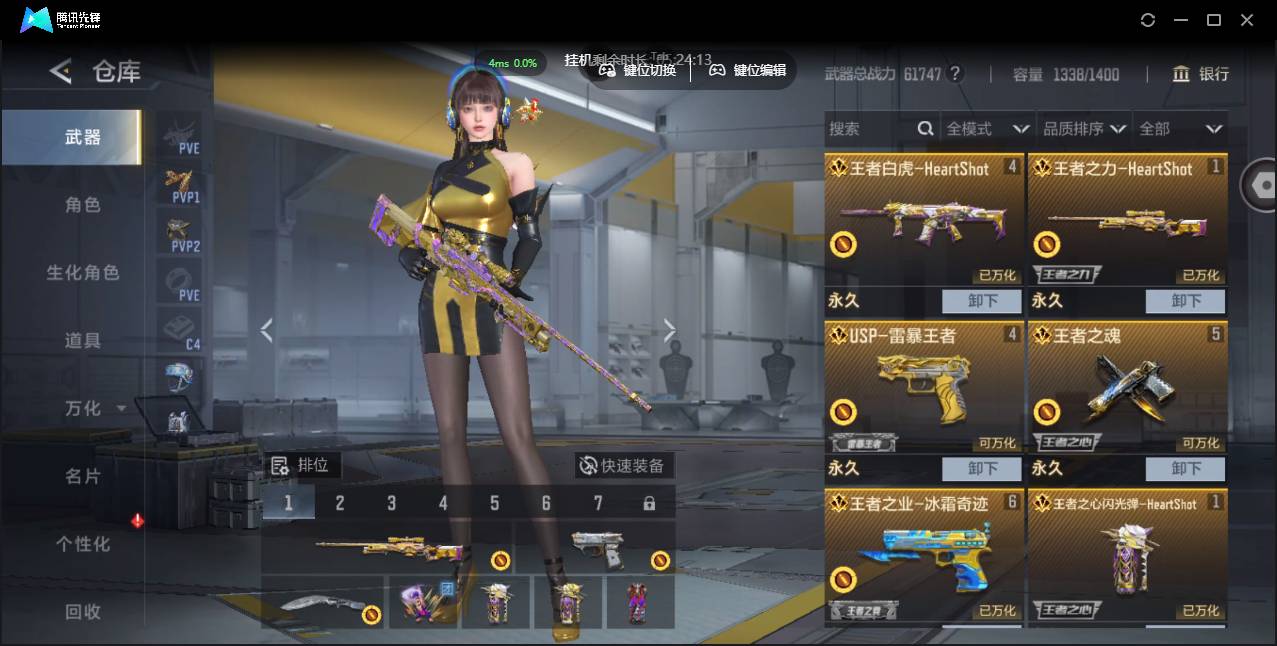Open the 名片 category
The image size is (1277, 646).
coord(83,477)
